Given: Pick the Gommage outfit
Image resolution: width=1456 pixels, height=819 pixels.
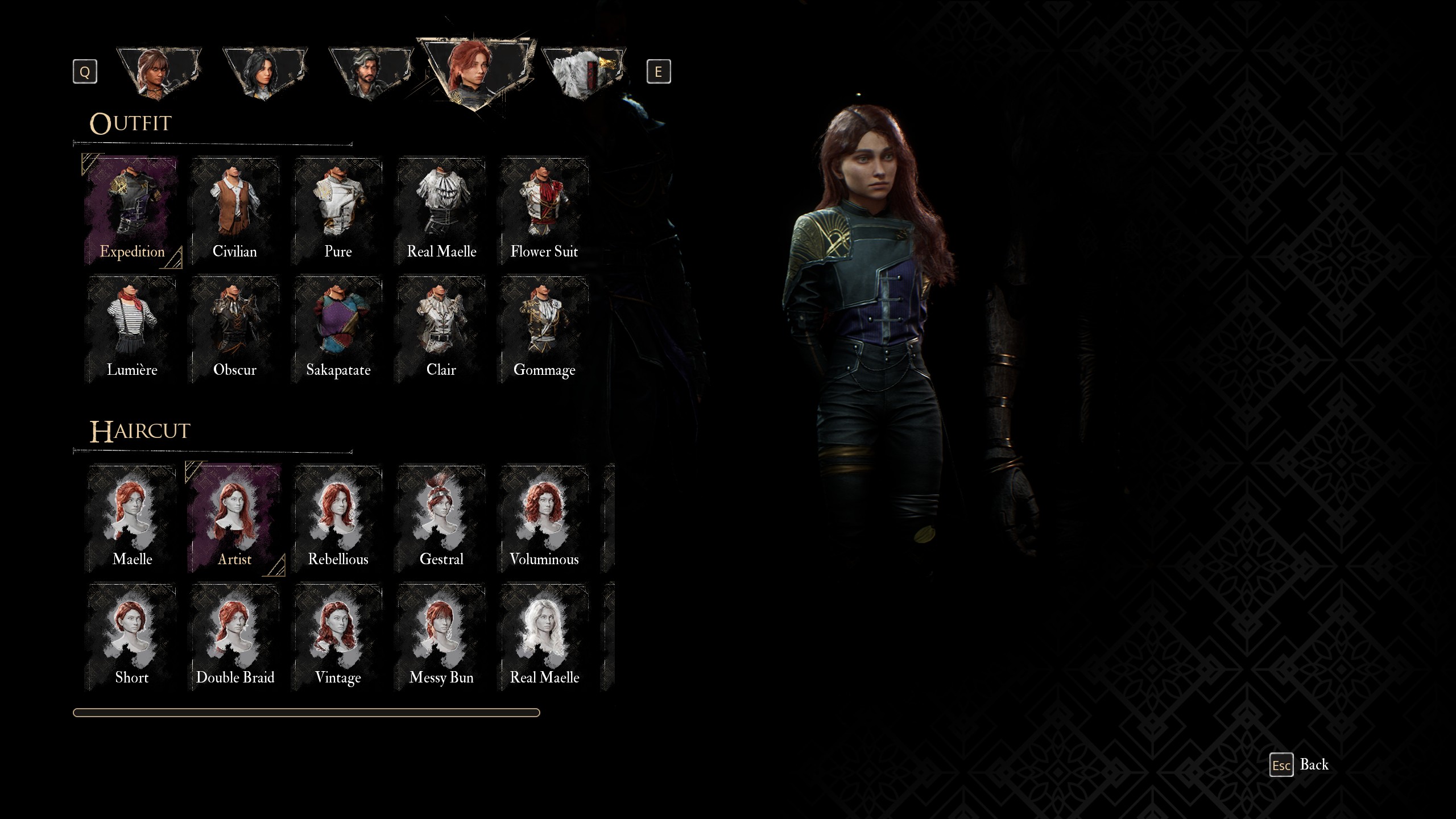Looking at the screenshot, I should [x=544, y=330].
